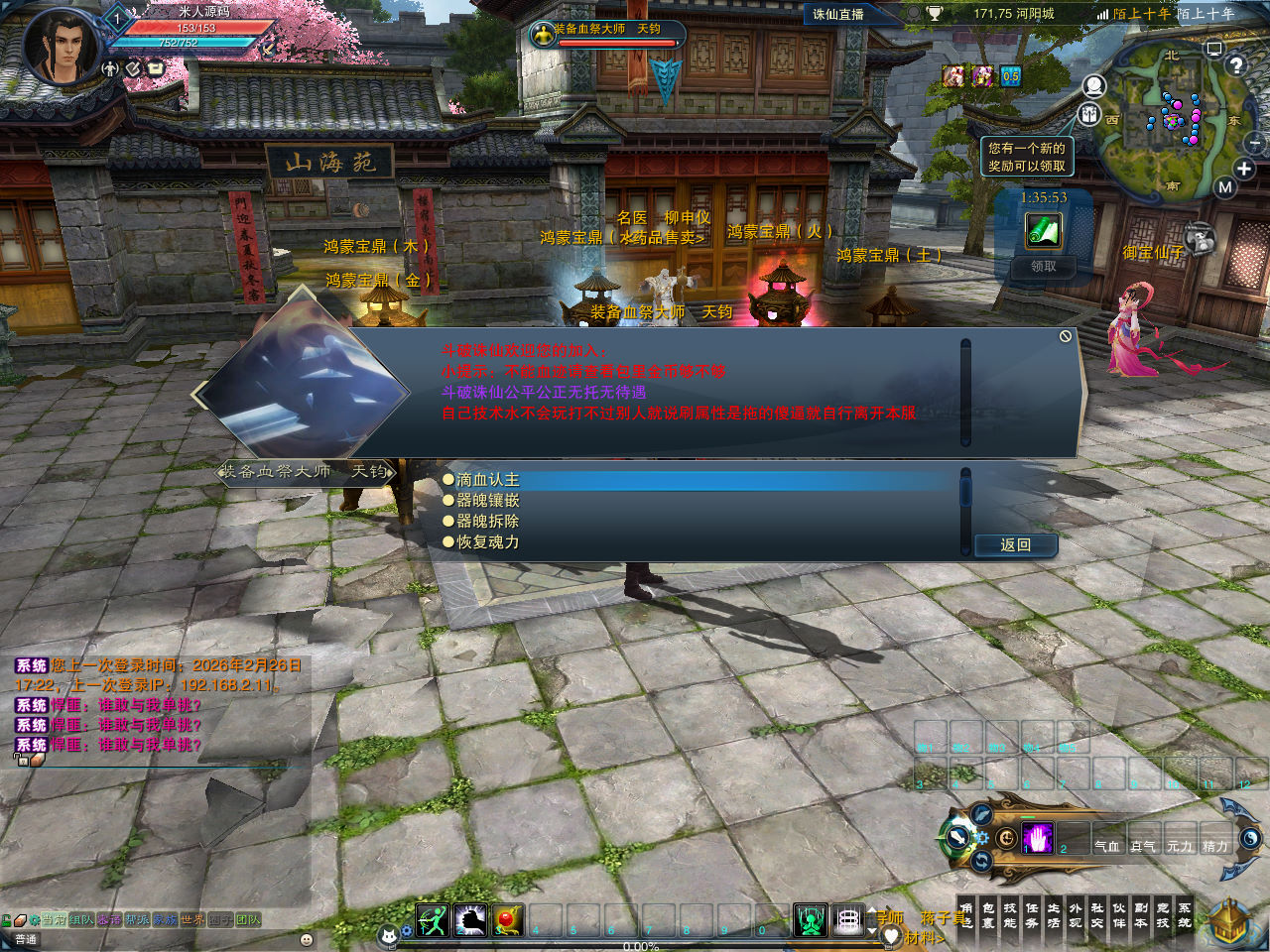Zoom in the minimap with plus button
The height and width of the screenshot is (952, 1270).
click(x=1243, y=169)
